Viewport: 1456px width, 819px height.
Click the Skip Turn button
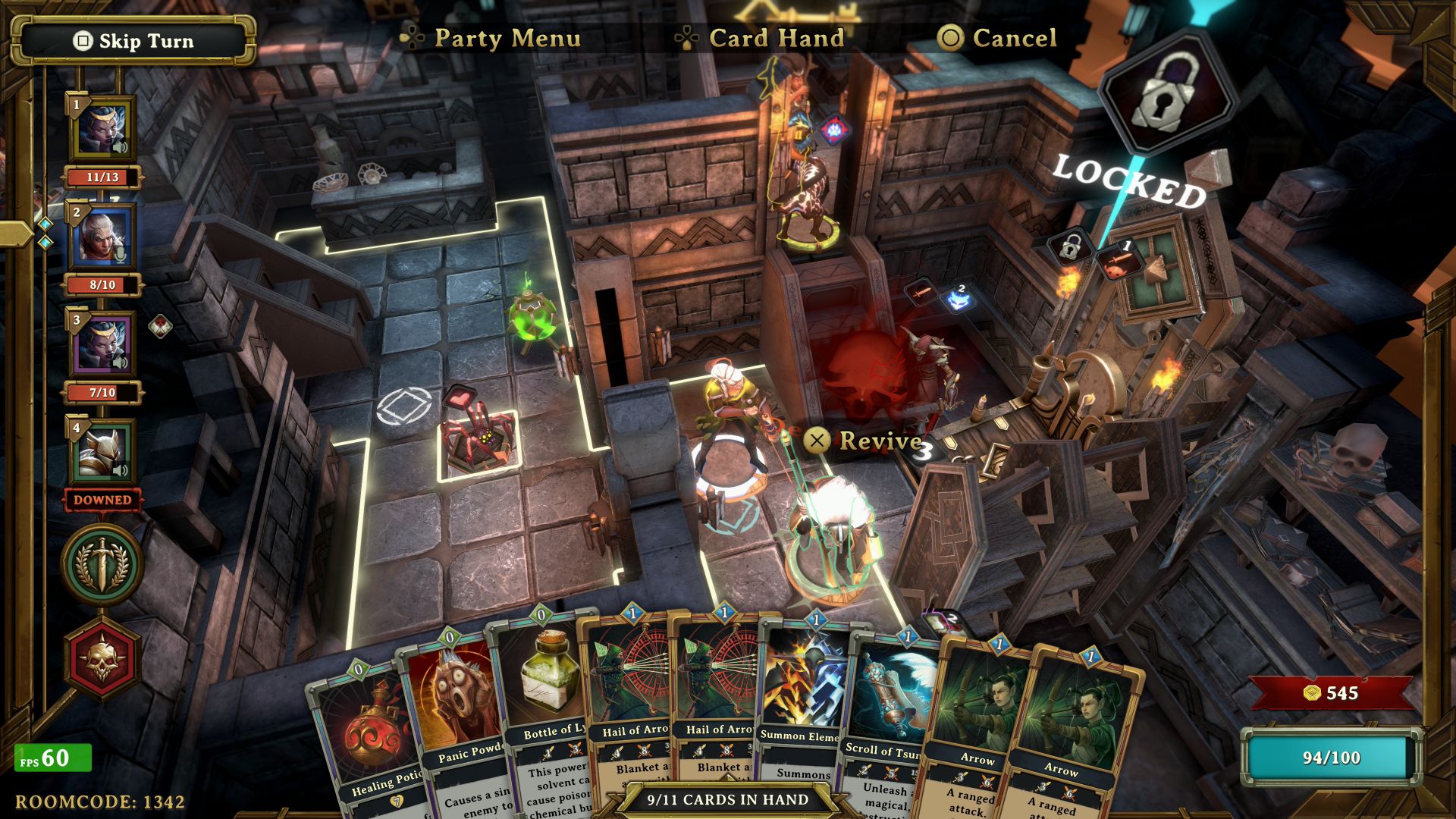click(134, 41)
